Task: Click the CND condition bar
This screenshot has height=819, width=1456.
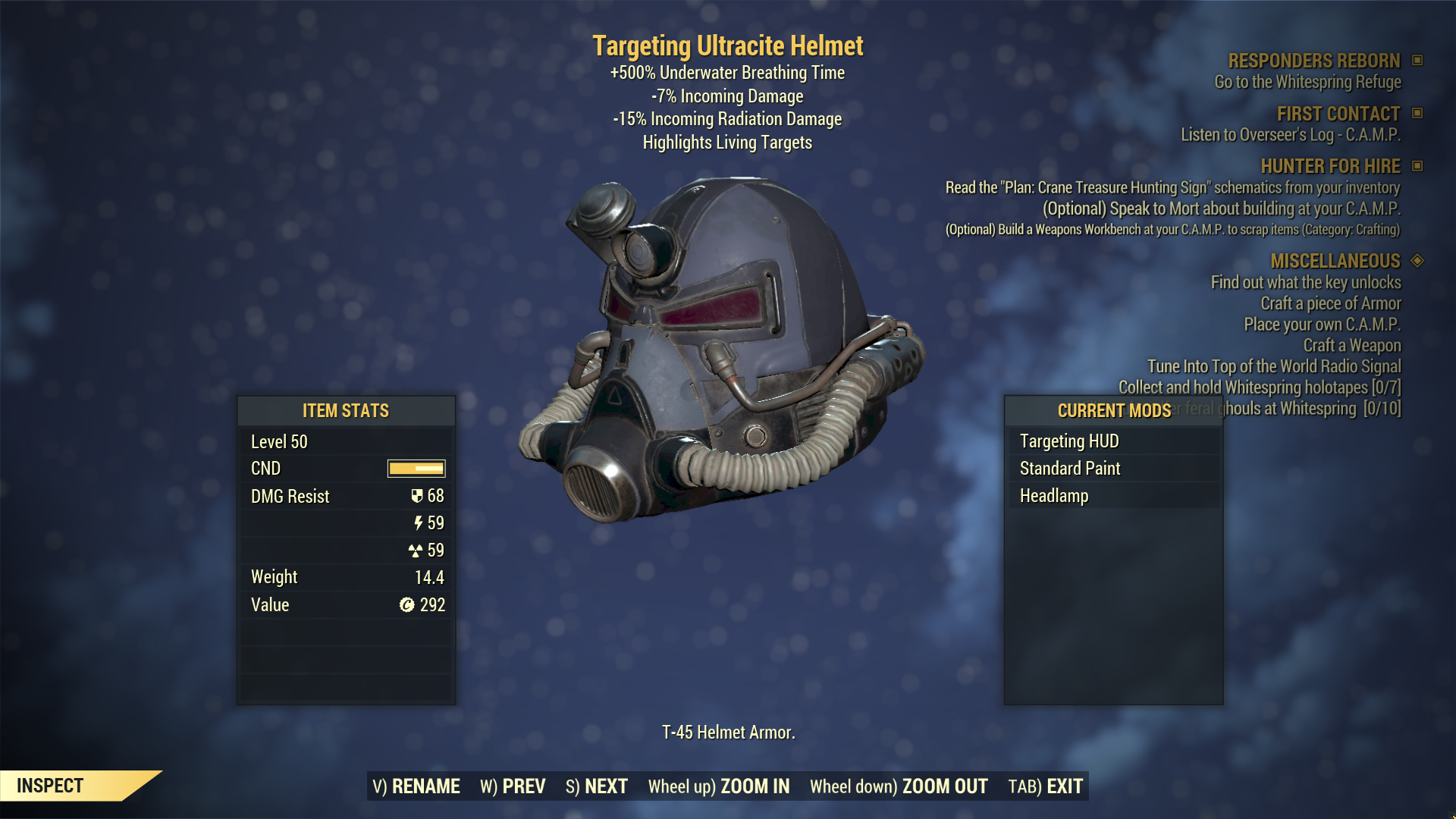Action: pos(416,469)
